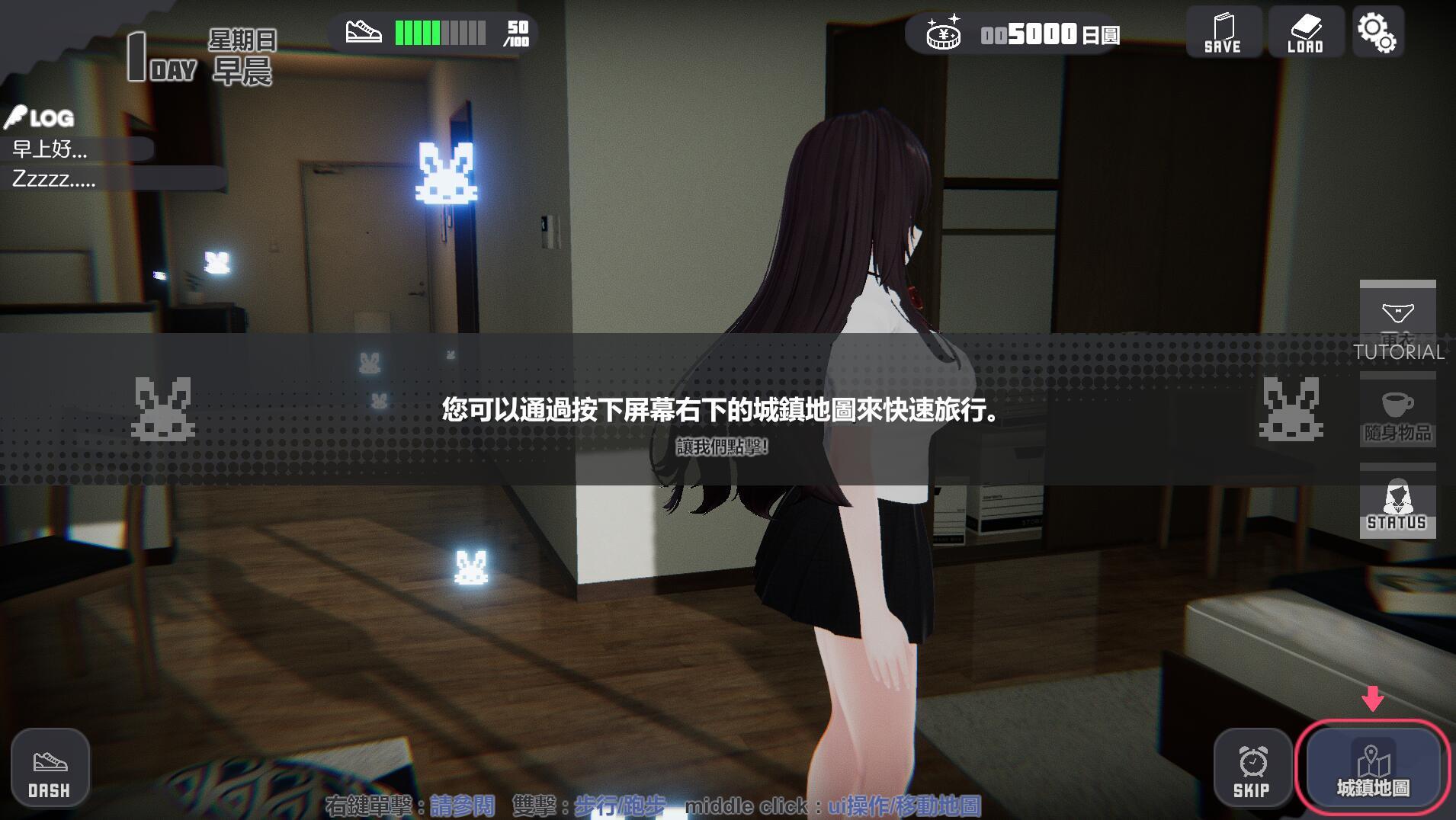The image size is (1456, 820).
Task: Click the coin icon next to 5000日圓
Action: click(x=943, y=32)
